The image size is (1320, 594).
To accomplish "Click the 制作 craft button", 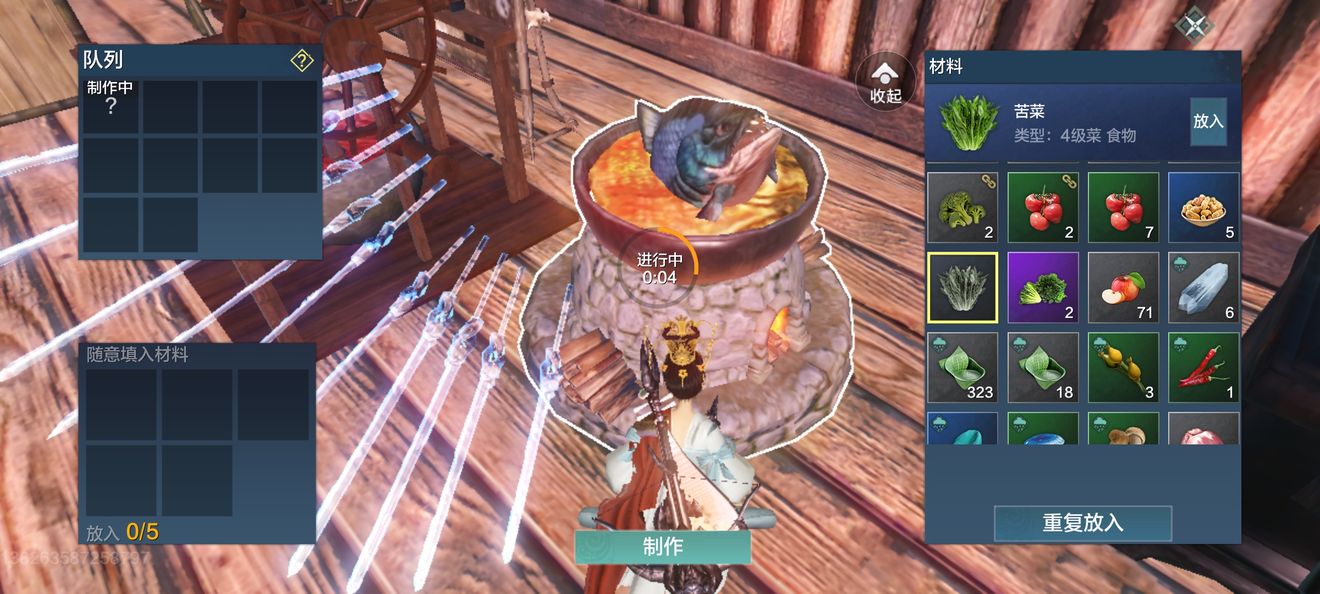I will 662,547.
